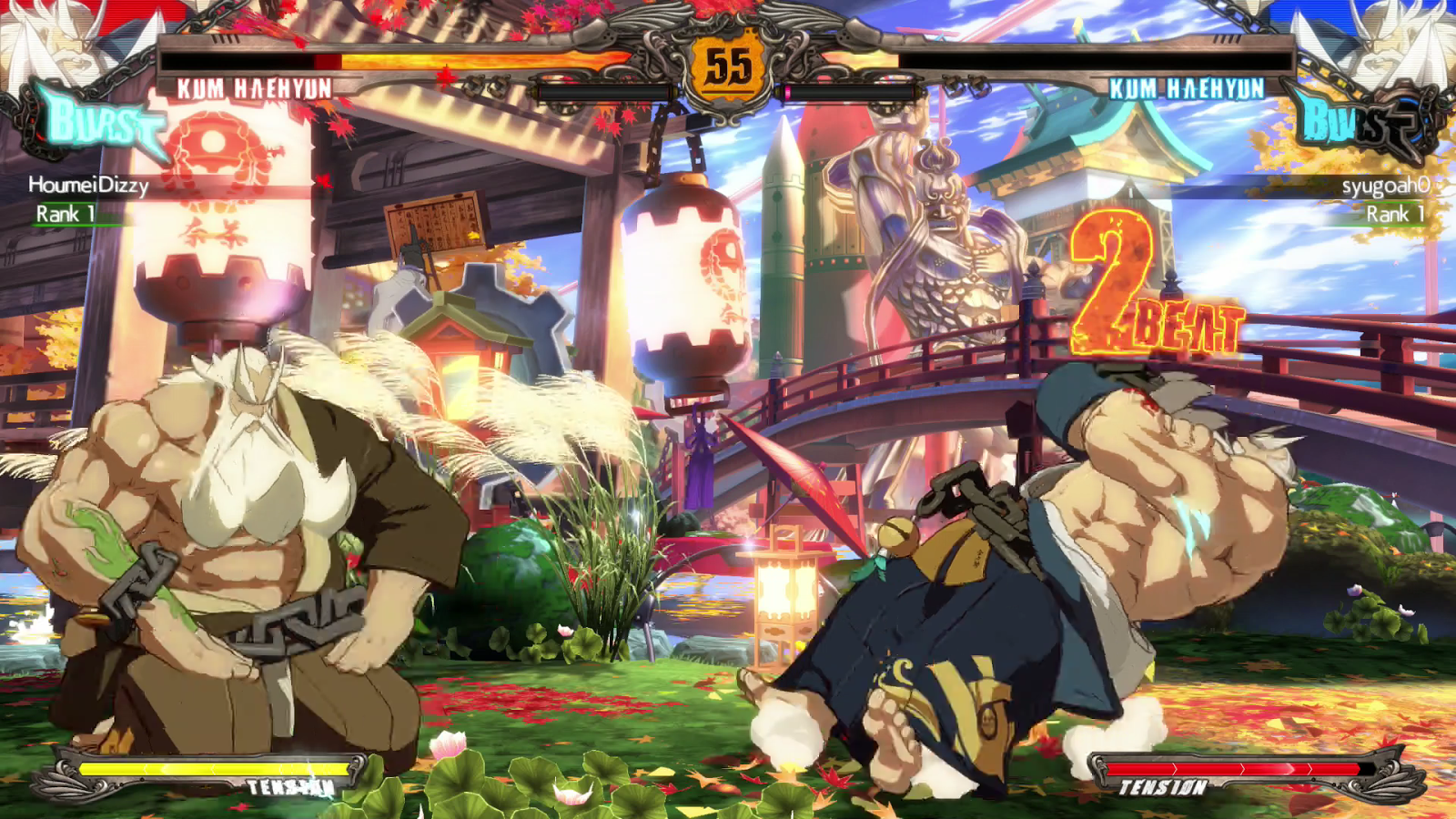Select the syugoah0 player name tag
Viewport: 1456px width, 819px height.
pyautogui.click(x=1385, y=186)
